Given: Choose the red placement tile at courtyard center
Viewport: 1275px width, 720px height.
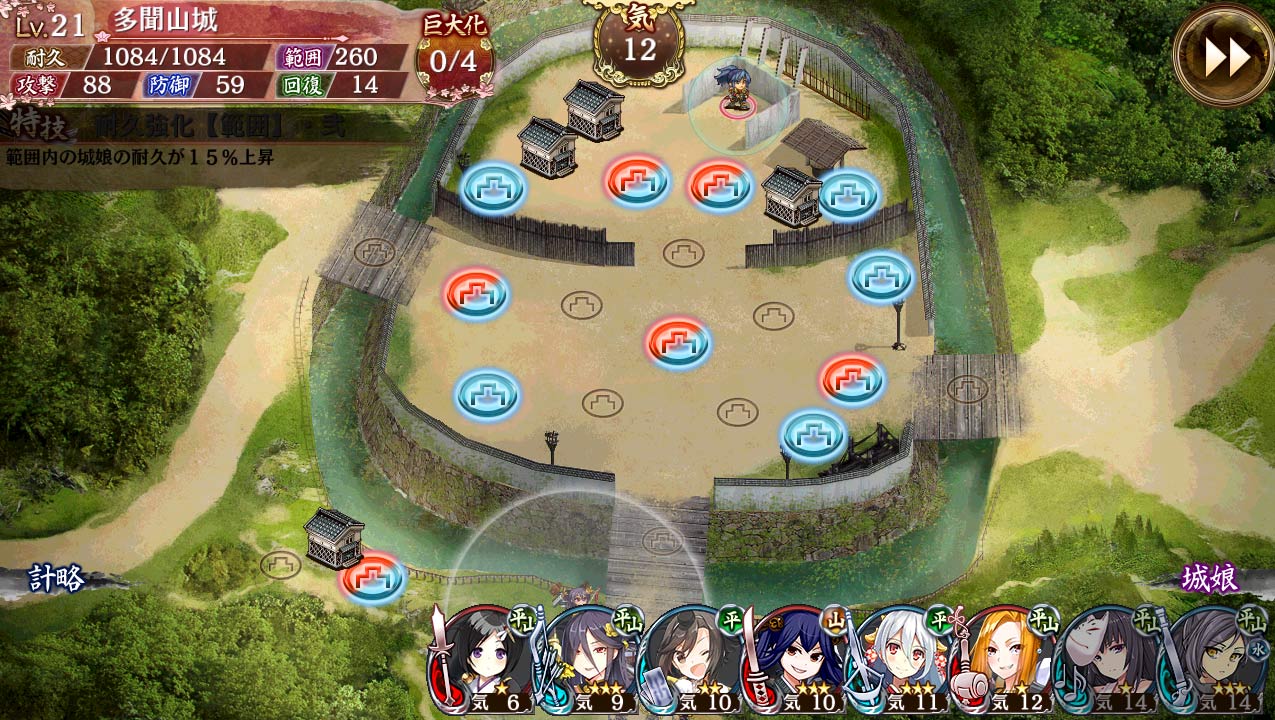Looking at the screenshot, I should click(x=678, y=342).
